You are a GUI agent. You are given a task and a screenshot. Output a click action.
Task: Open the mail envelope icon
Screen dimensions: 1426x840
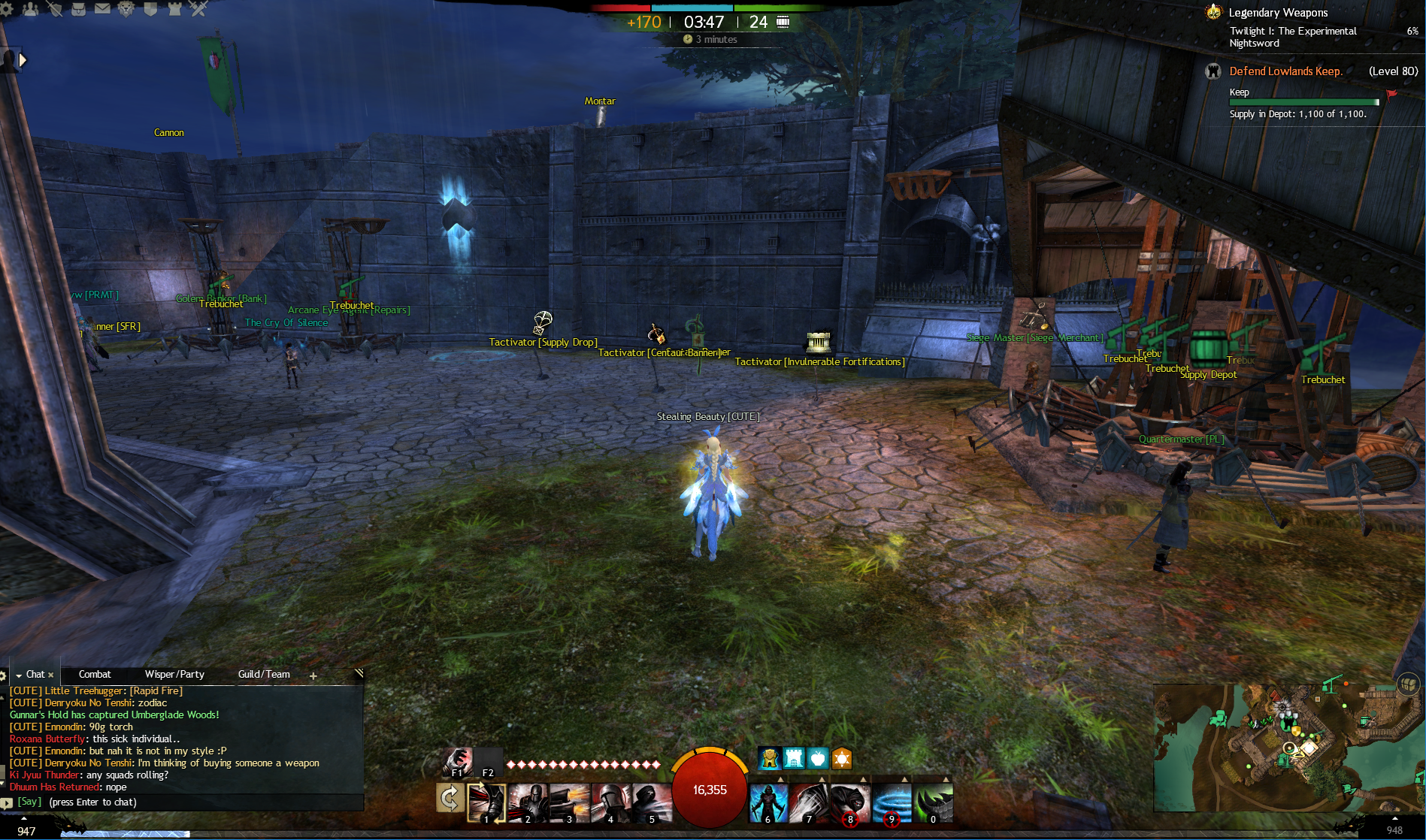(x=102, y=8)
